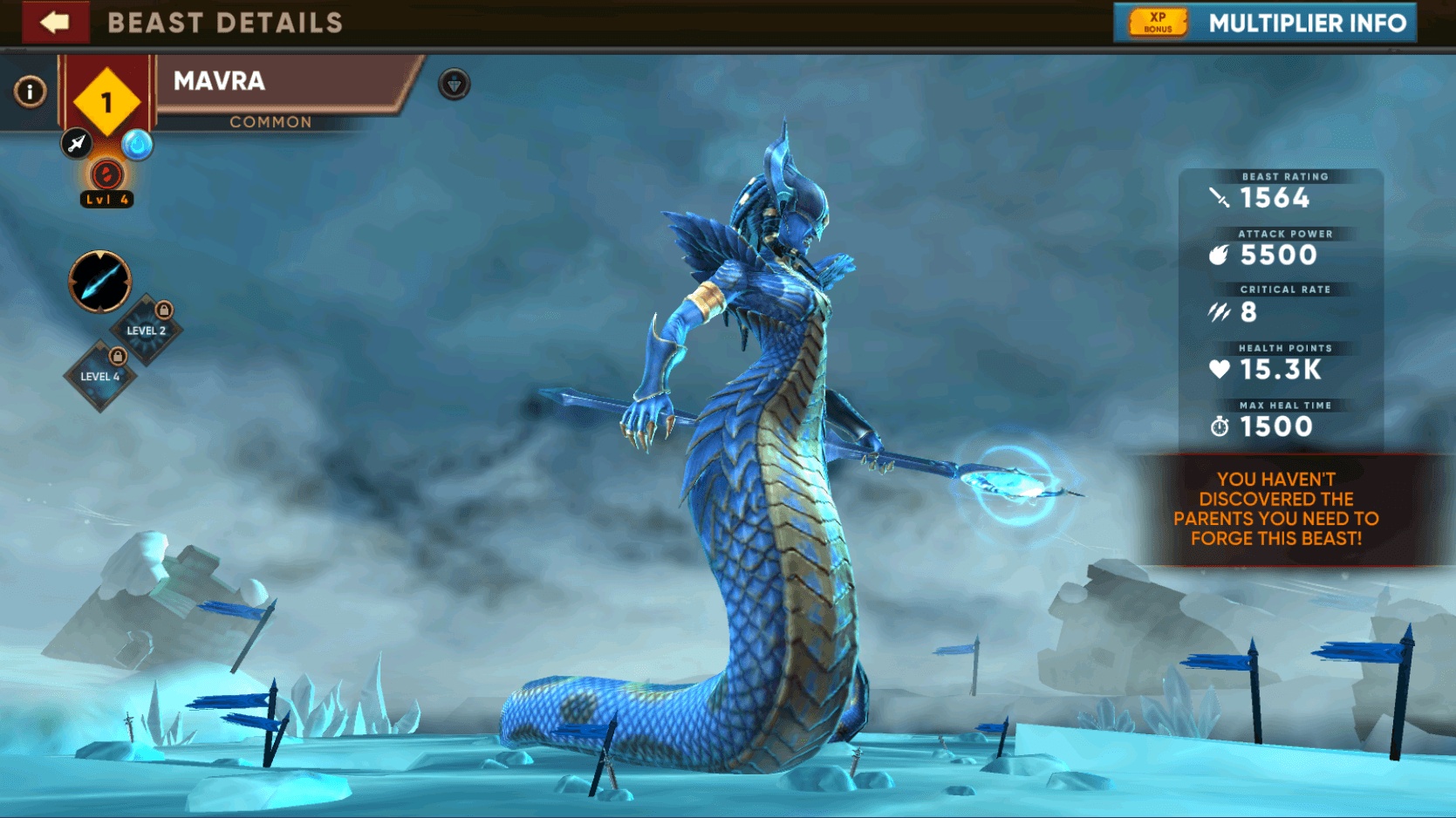The image size is (1456, 818).
Task: Select the Beast Details header tab
Action: point(227,23)
